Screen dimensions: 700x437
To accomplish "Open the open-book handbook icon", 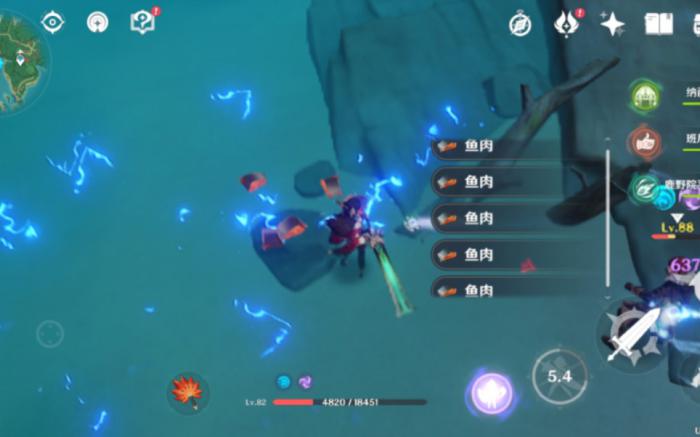I will pos(658,24).
